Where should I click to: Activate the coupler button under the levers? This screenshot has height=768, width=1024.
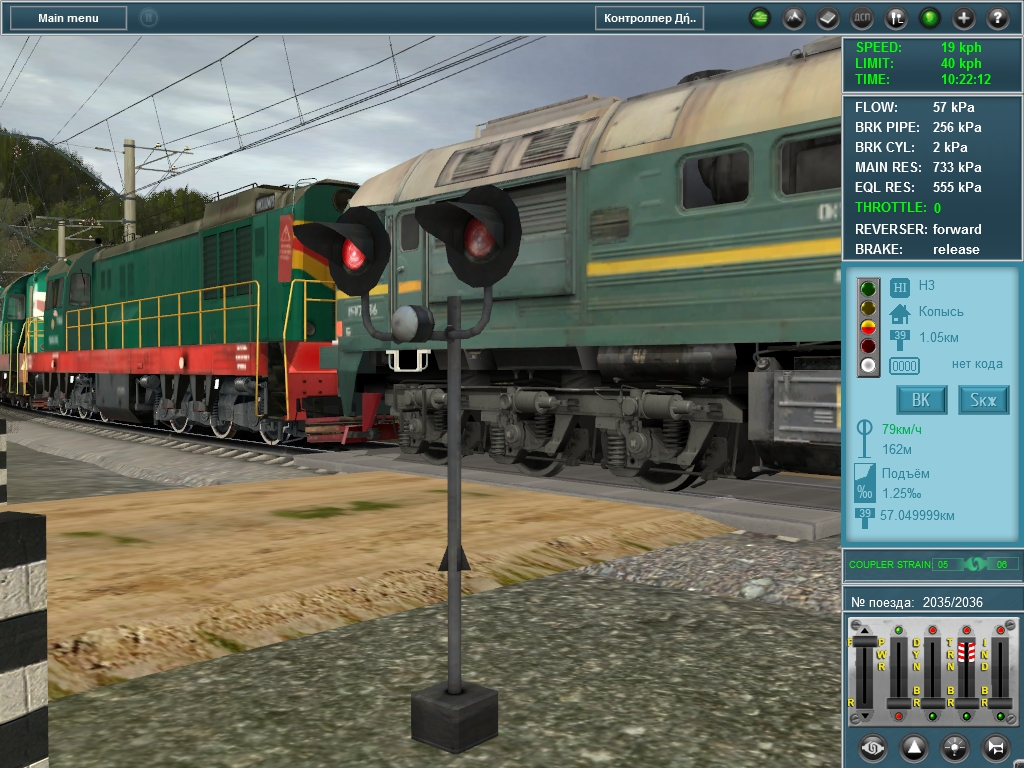[873, 747]
